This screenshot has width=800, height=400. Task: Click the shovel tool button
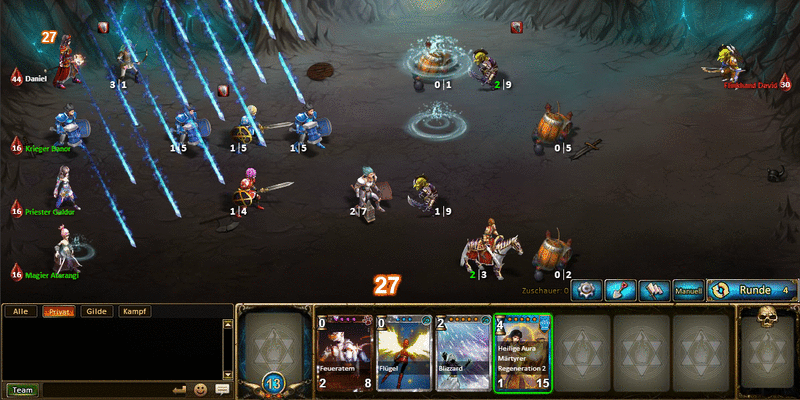tap(620, 290)
